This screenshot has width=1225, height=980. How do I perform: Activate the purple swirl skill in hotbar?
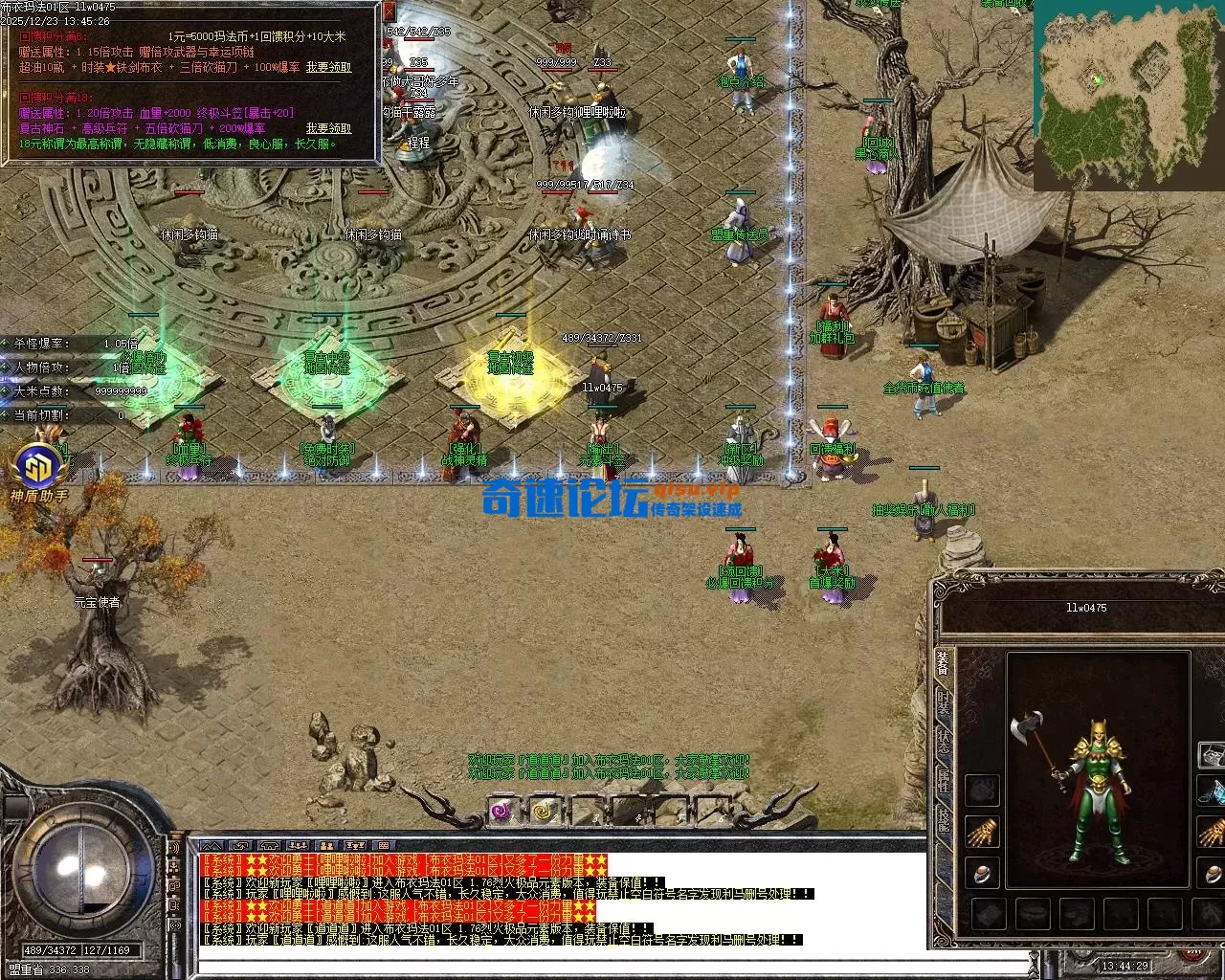(502, 812)
